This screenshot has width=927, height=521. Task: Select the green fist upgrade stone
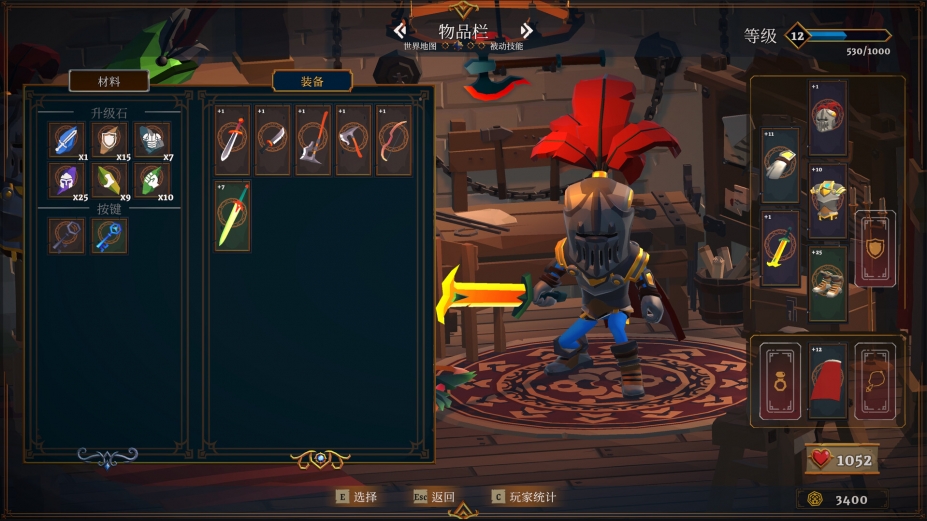pos(152,181)
